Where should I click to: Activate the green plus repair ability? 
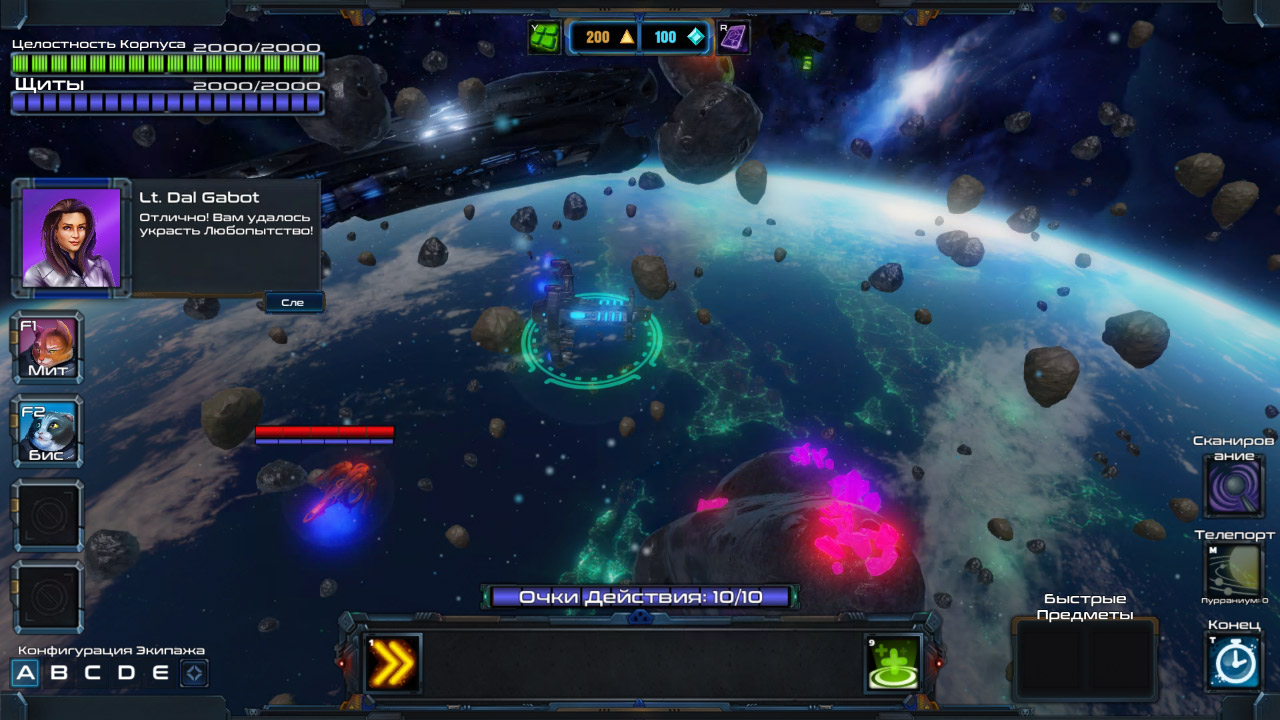click(x=892, y=663)
